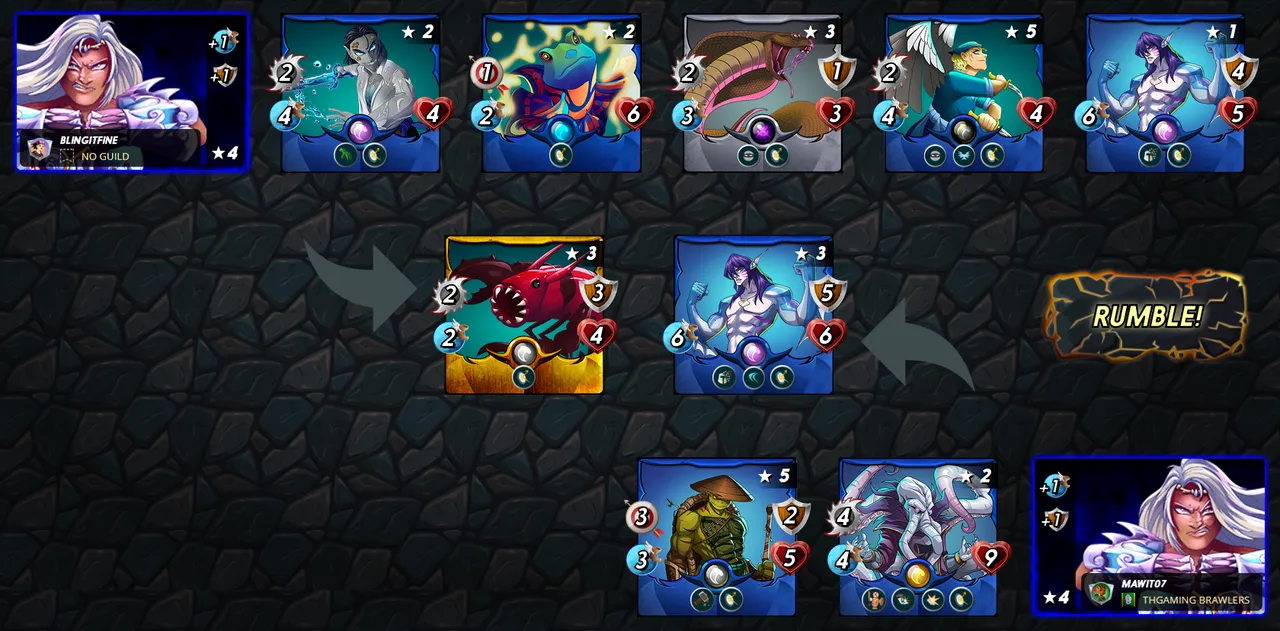Pick the level 1 muscular purple-haired card
Viewport: 1280px width, 631px height.
point(1165,92)
